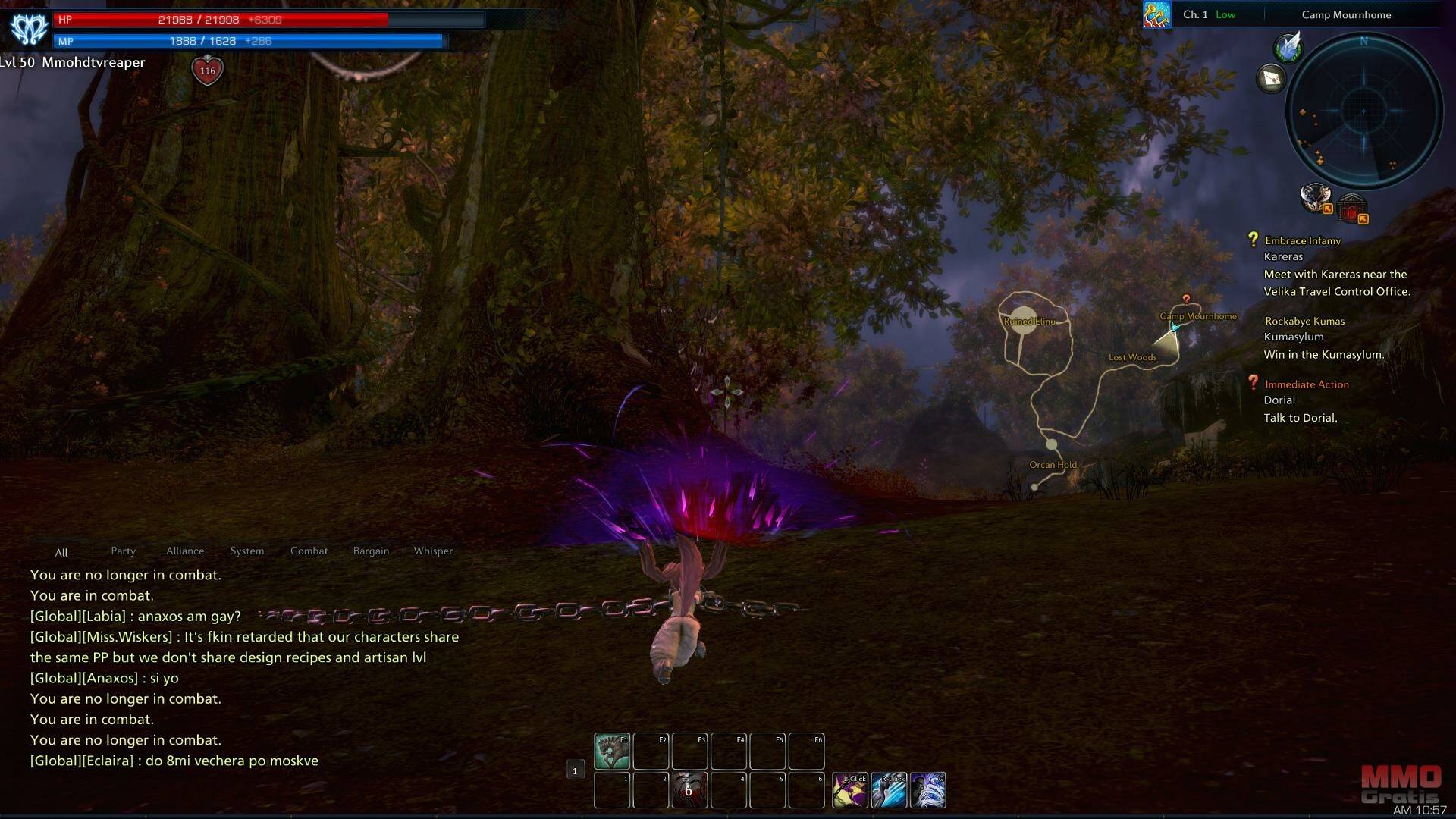
Task: Click the trumpet event icon
Action: coord(1157,14)
